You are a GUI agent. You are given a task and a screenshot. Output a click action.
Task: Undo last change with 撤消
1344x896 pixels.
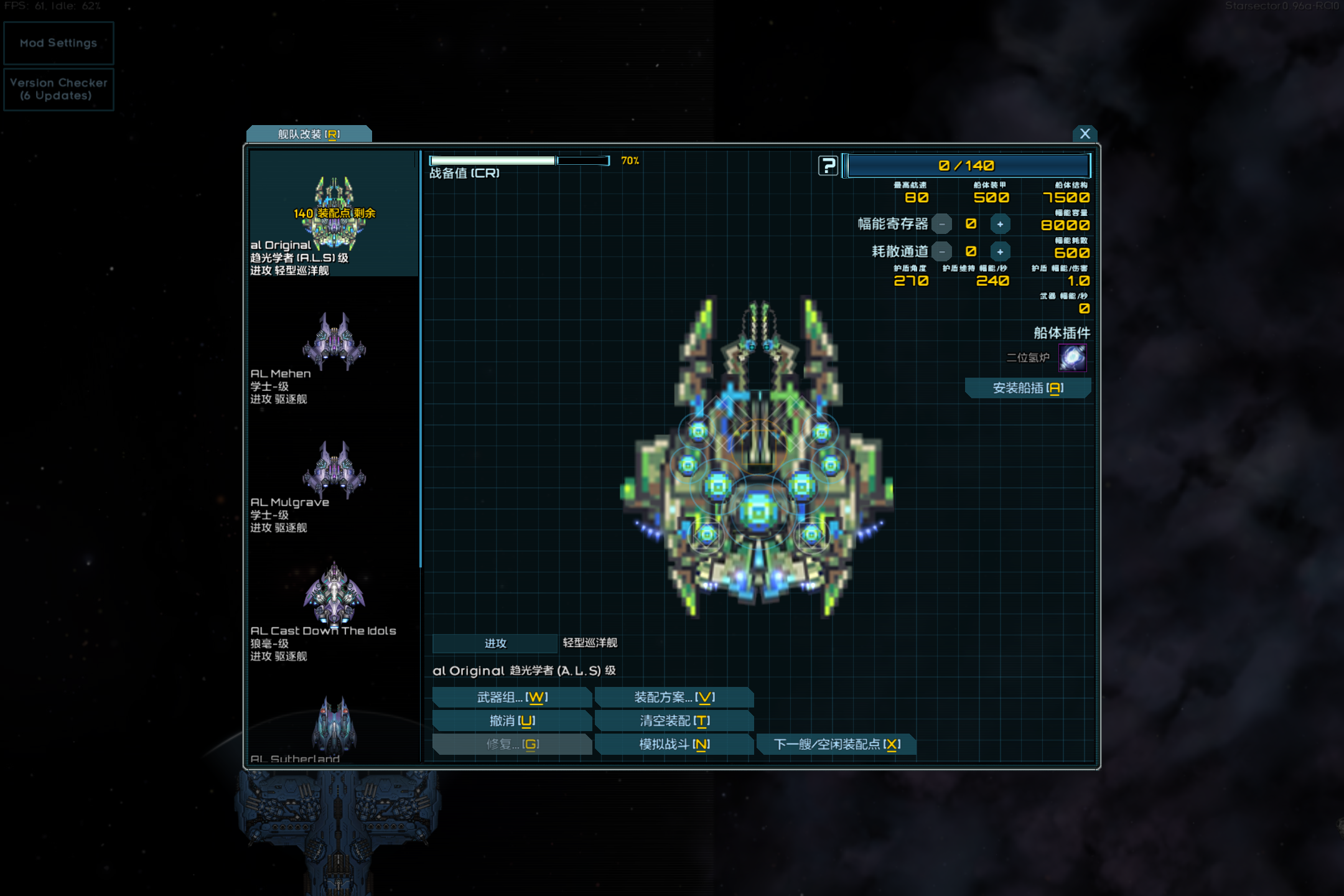coord(511,721)
